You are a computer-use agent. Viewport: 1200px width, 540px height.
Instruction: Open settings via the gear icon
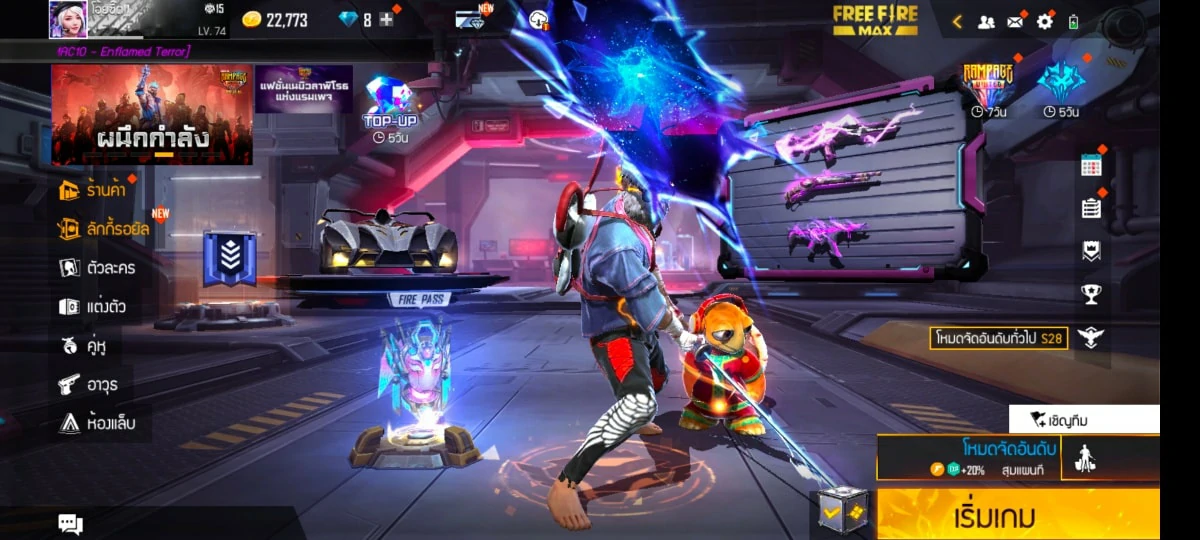[1045, 21]
